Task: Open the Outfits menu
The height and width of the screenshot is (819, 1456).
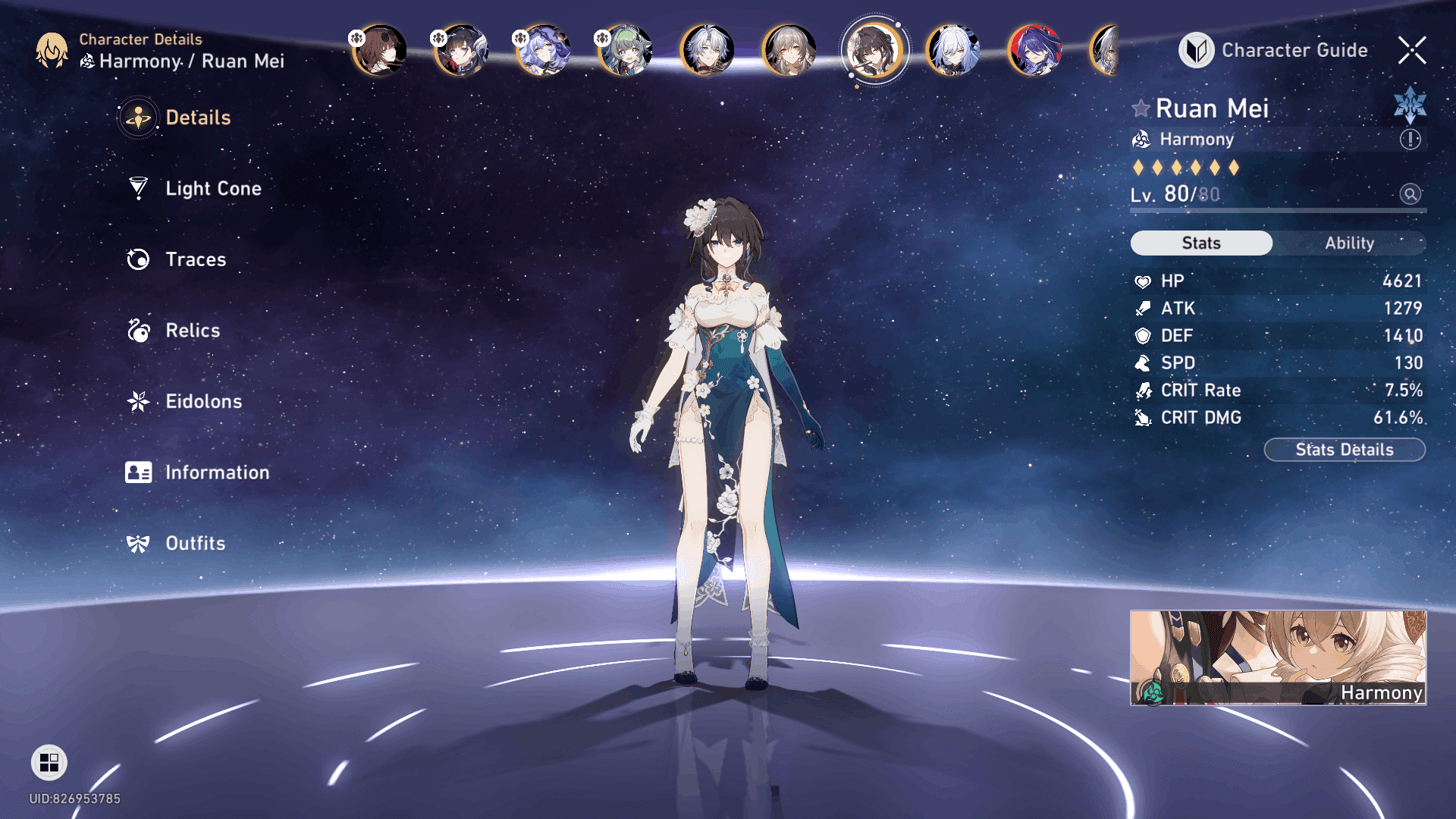Action: click(x=195, y=543)
